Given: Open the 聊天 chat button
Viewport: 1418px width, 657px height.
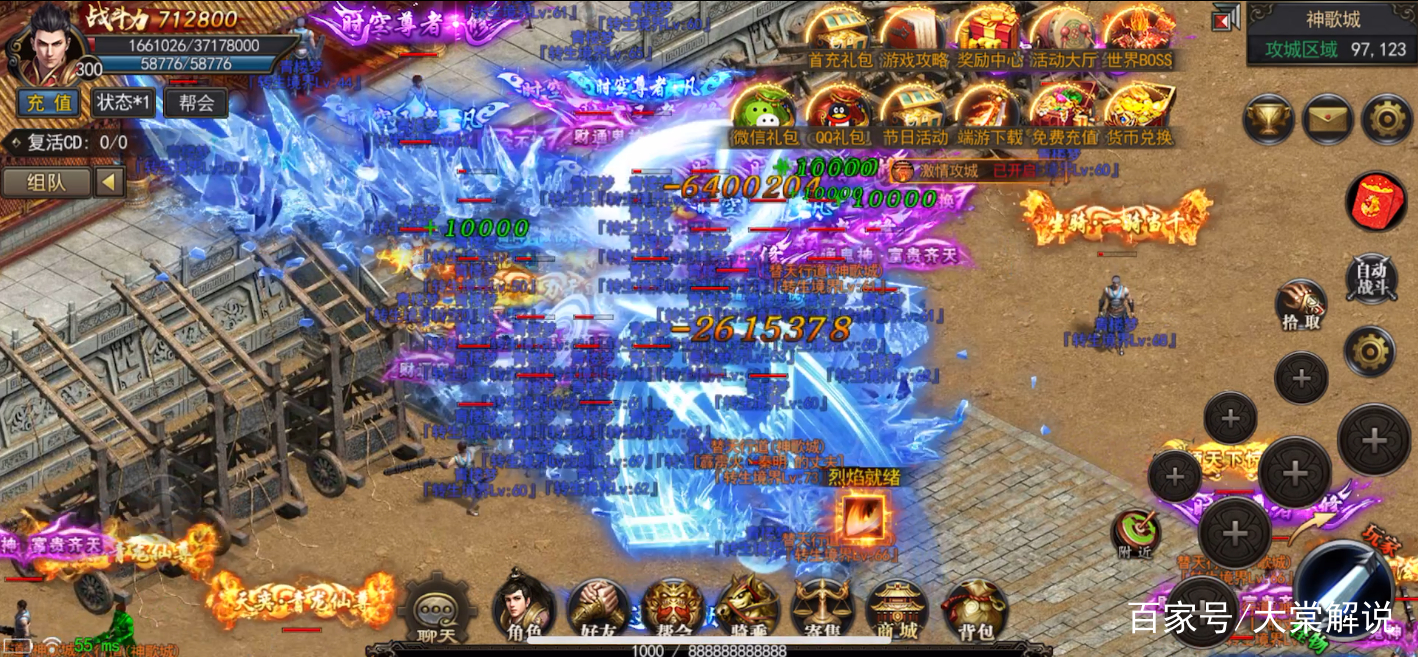Looking at the screenshot, I should pos(435,610).
